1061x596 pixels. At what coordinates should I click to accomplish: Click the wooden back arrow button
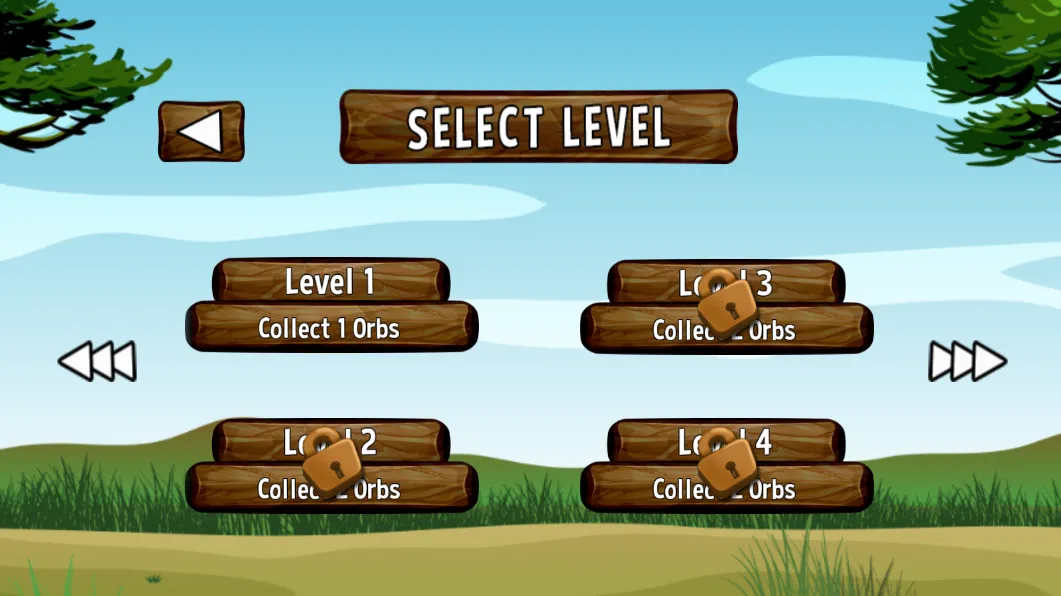[x=201, y=131]
